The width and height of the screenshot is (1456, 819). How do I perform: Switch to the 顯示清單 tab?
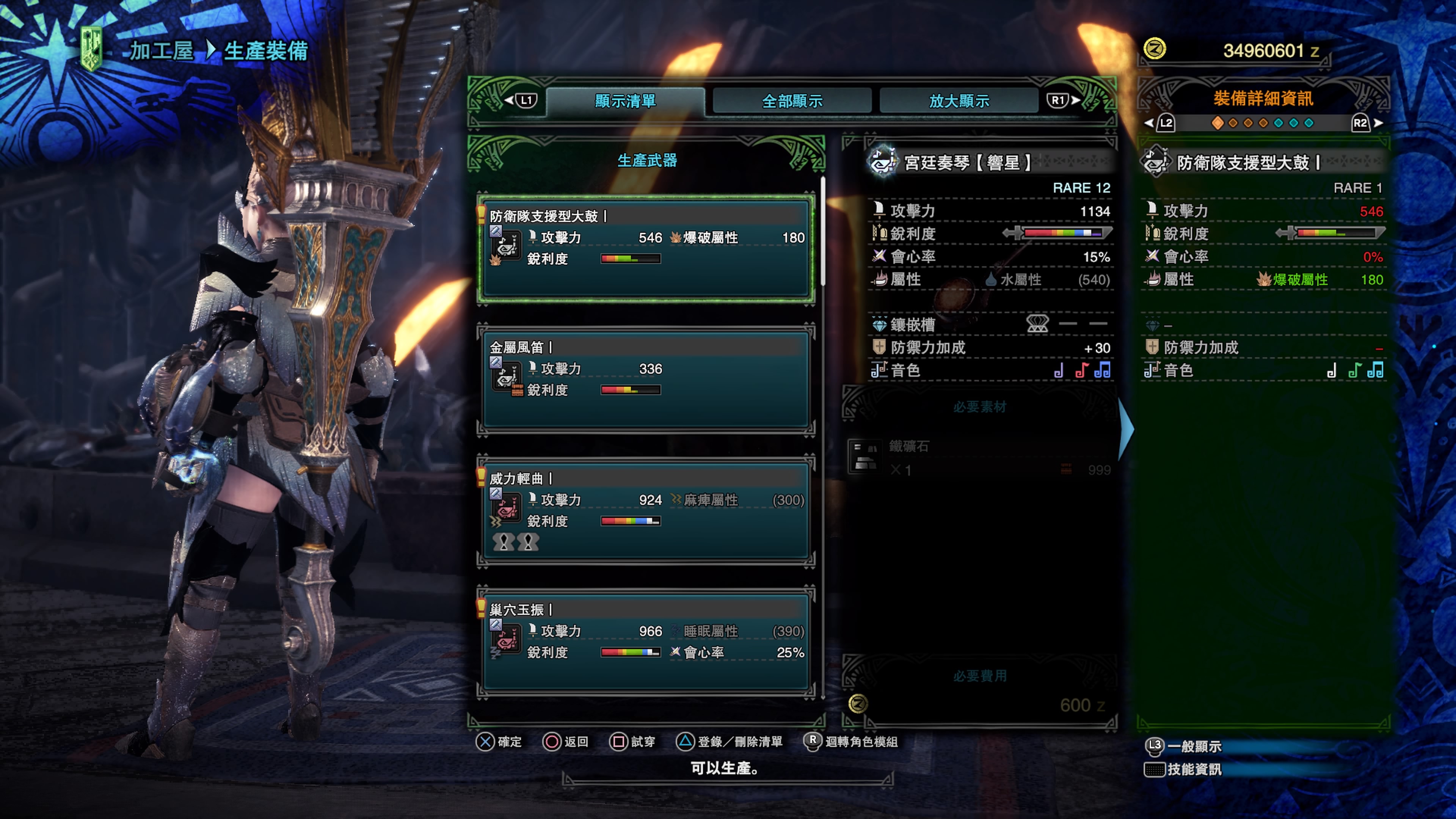tap(624, 101)
